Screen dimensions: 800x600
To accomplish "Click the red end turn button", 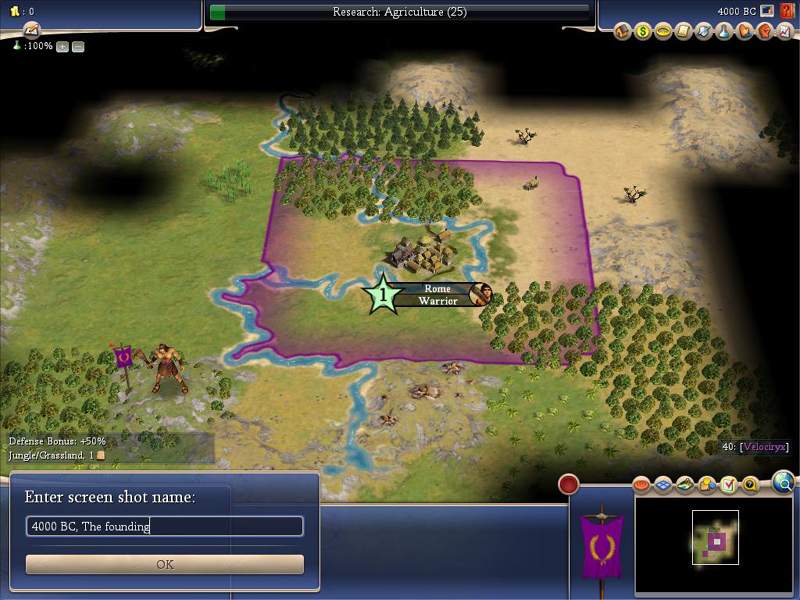I will (x=569, y=485).
